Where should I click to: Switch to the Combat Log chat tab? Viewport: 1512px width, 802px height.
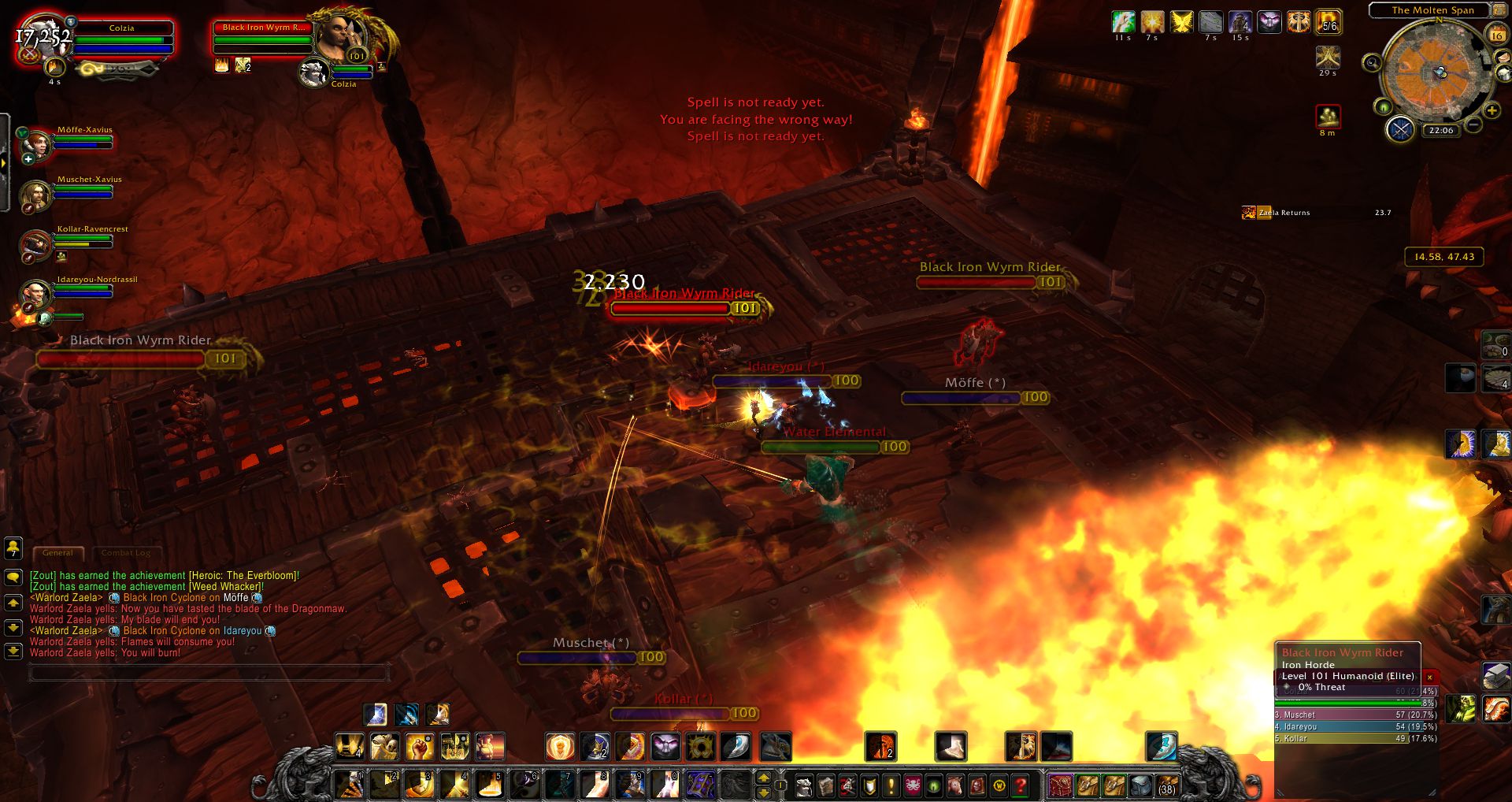[126, 553]
